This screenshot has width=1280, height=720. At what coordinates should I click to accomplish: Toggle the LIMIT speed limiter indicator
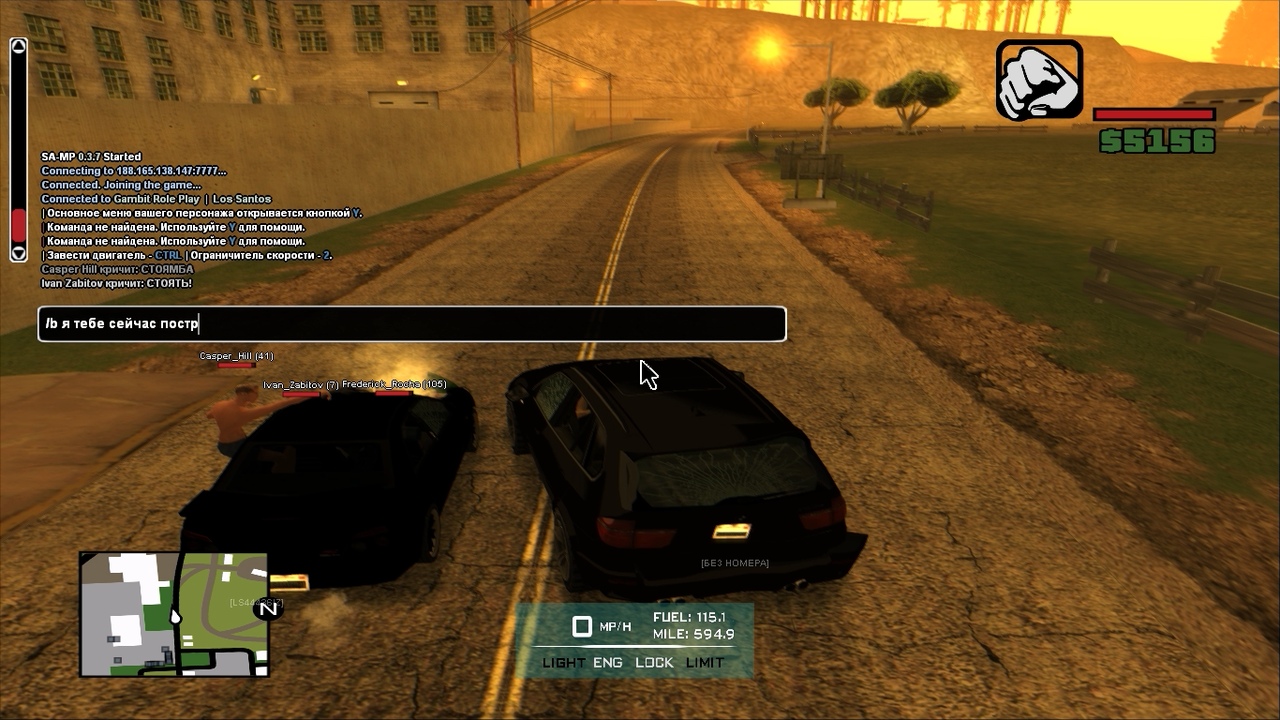tap(705, 663)
